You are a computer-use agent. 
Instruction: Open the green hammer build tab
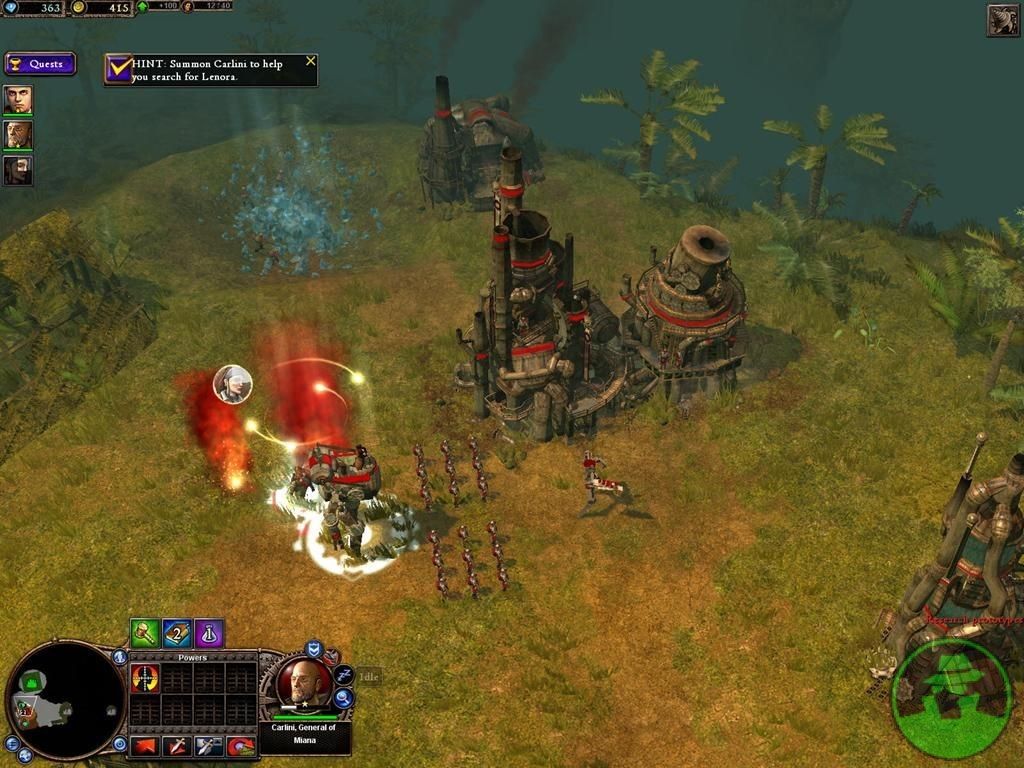click(145, 633)
